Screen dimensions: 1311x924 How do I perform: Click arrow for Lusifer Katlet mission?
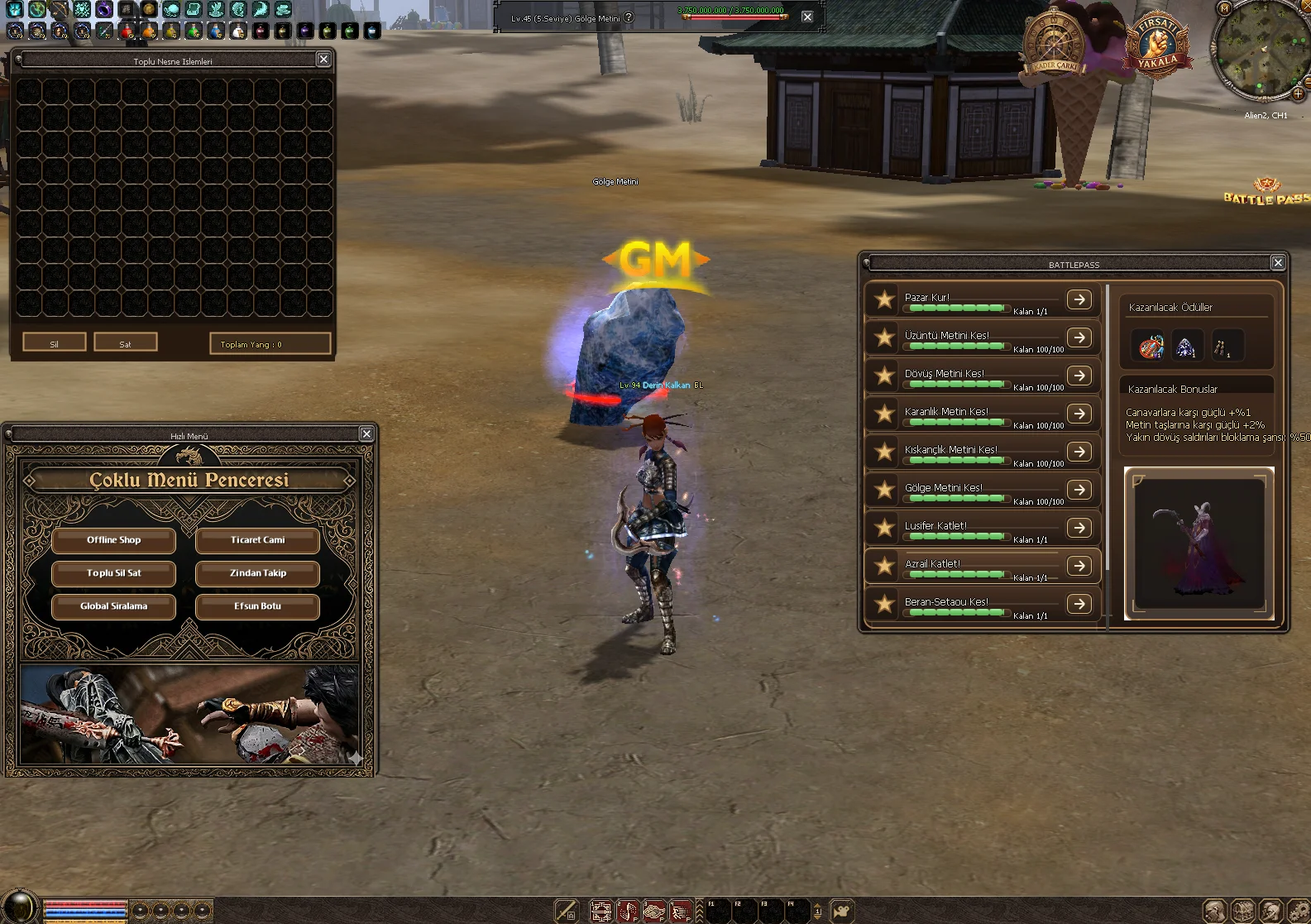pos(1079,528)
